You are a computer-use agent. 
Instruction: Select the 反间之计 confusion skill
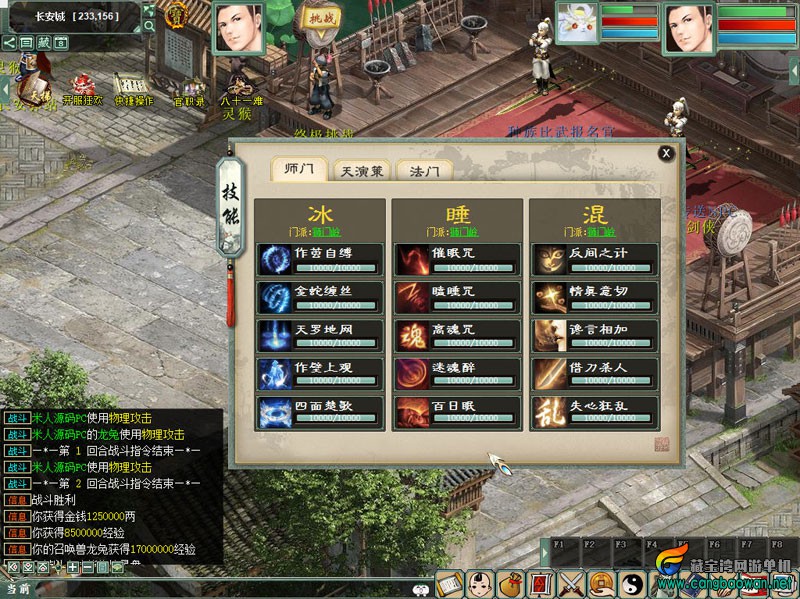(595, 258)
